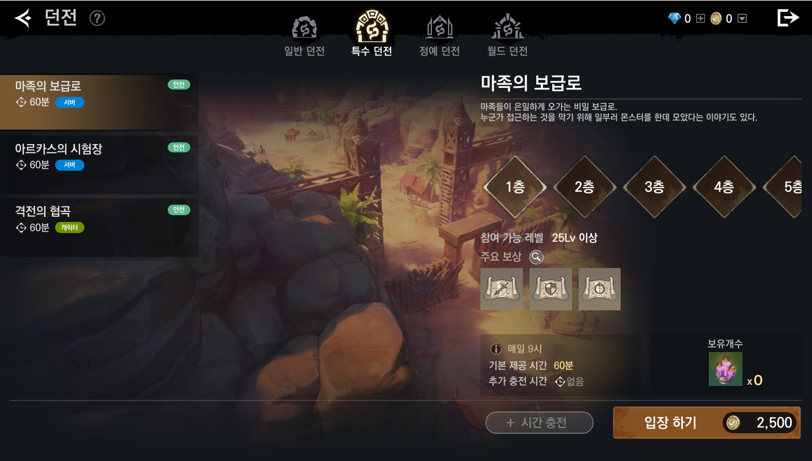
Task: Choose the 아르카스의 시험장 dungeon
Action: click(99, 164)
